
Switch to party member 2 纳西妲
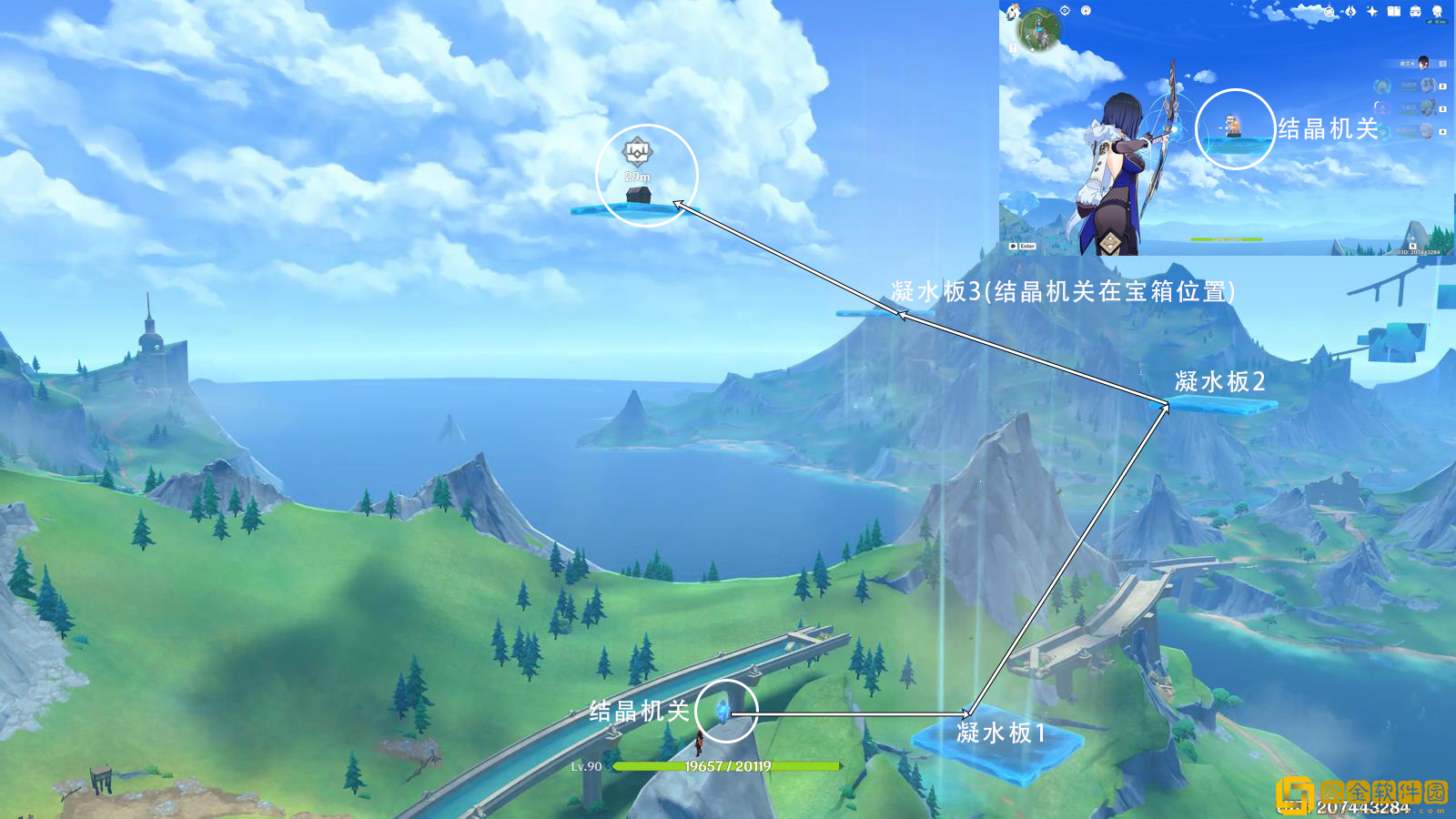tap(1428, 86)
